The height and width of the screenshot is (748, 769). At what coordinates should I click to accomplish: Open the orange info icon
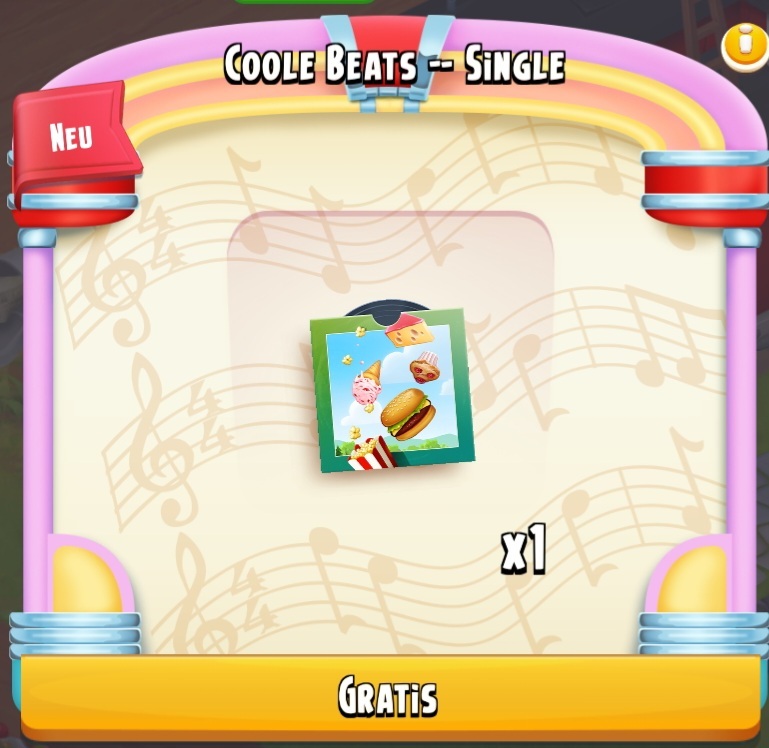click(743, 44)
